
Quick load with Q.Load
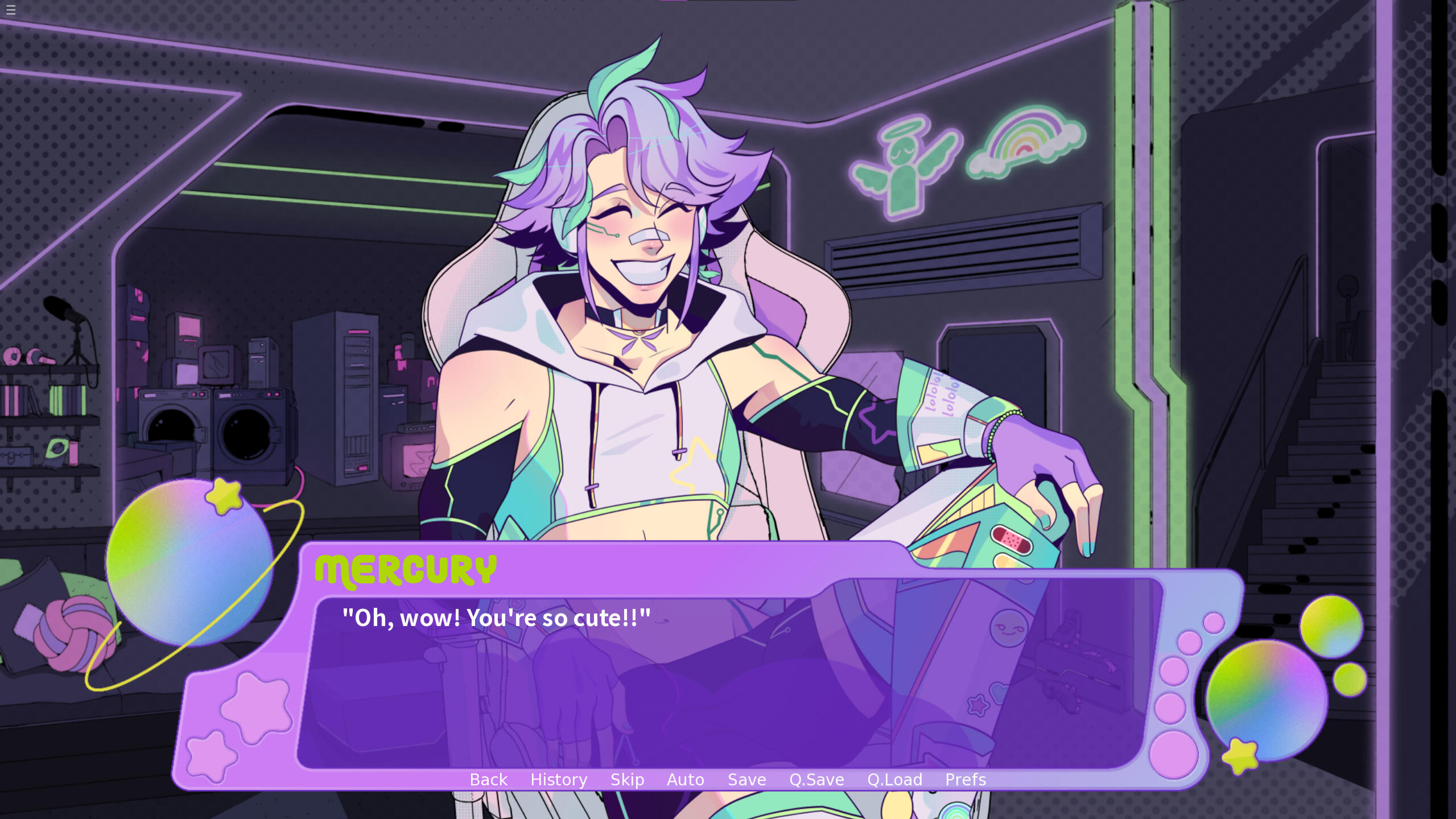tap(894, 779)
